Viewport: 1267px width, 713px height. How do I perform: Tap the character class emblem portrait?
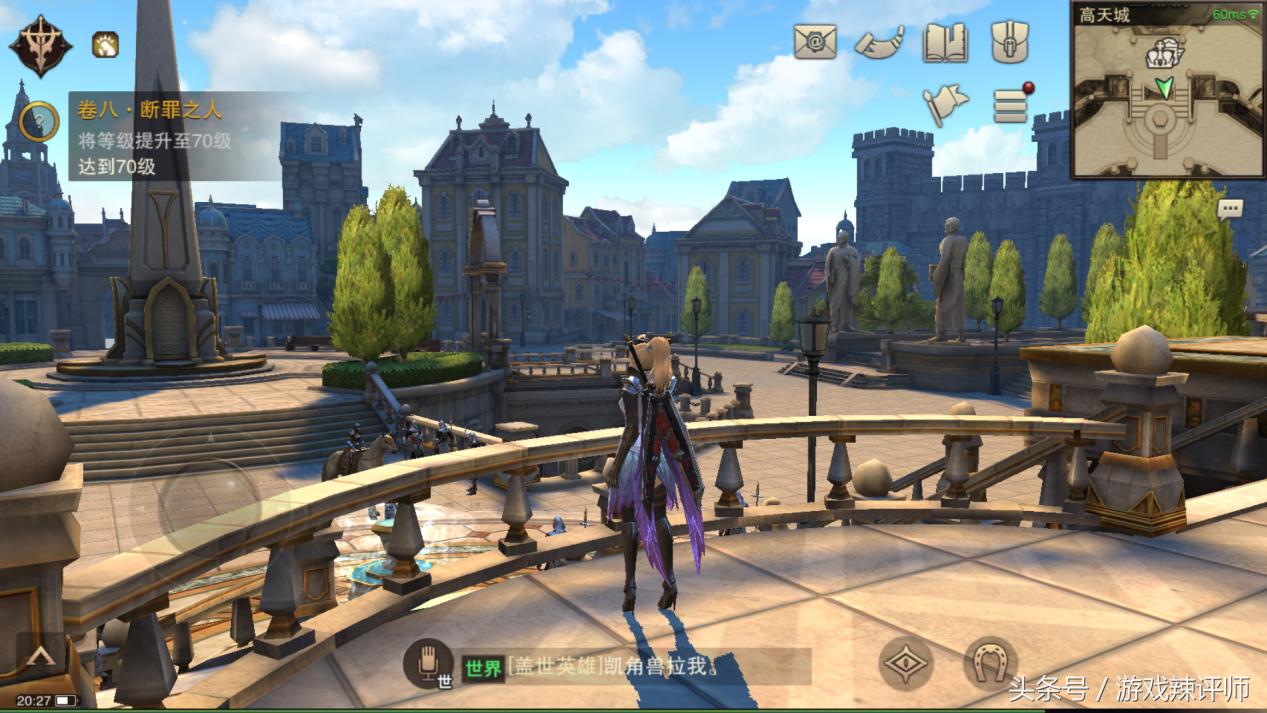tap(40, 46)
